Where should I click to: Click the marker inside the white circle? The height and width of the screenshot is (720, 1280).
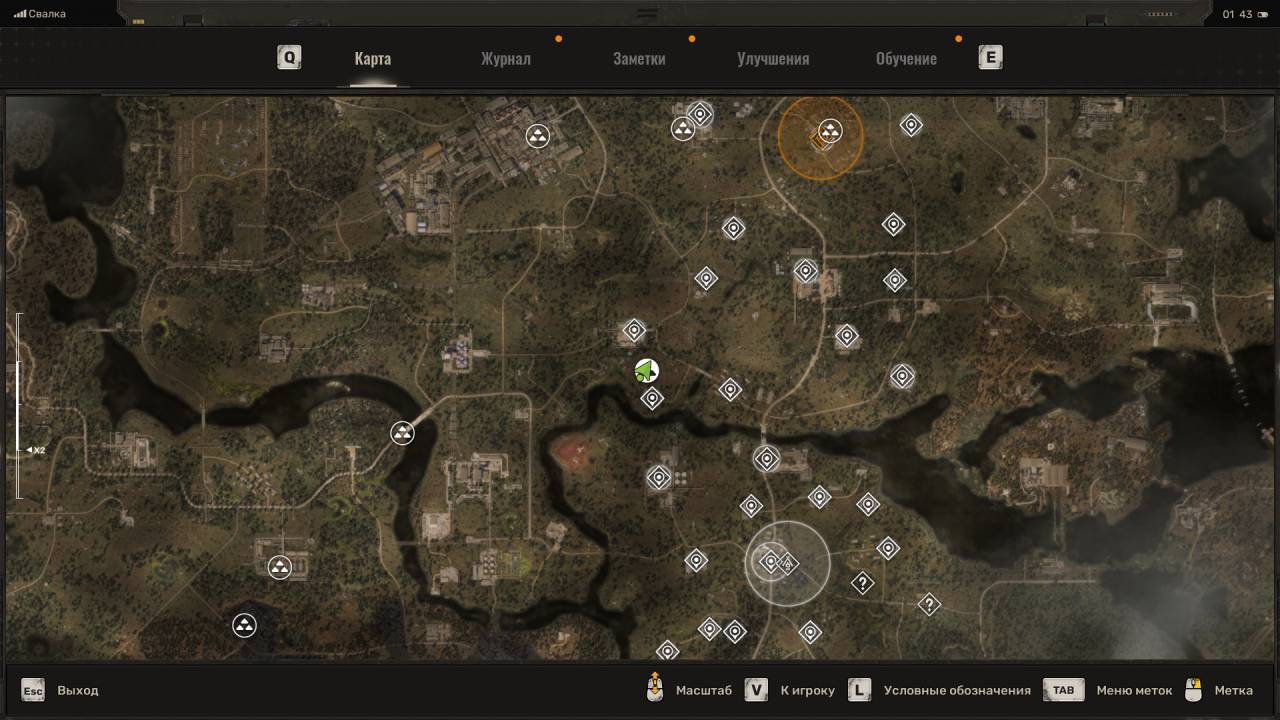click(x=771, y=562)
